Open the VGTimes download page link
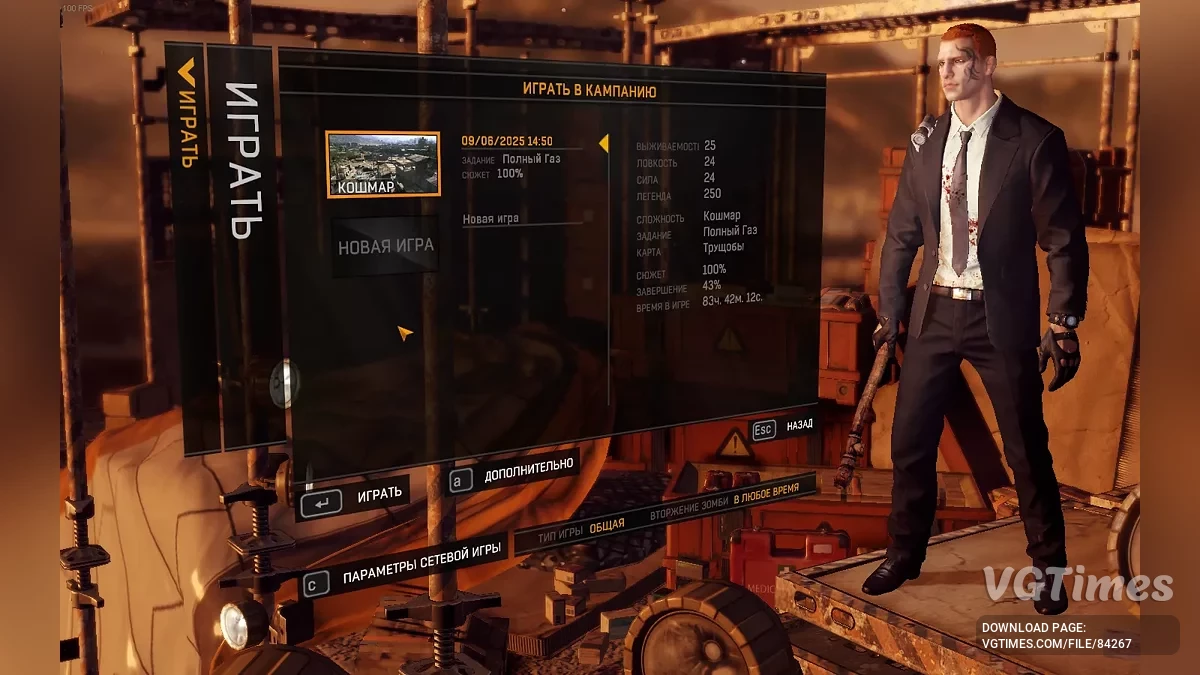Viewport: 1200px width, 675px height. [1056, 635]
